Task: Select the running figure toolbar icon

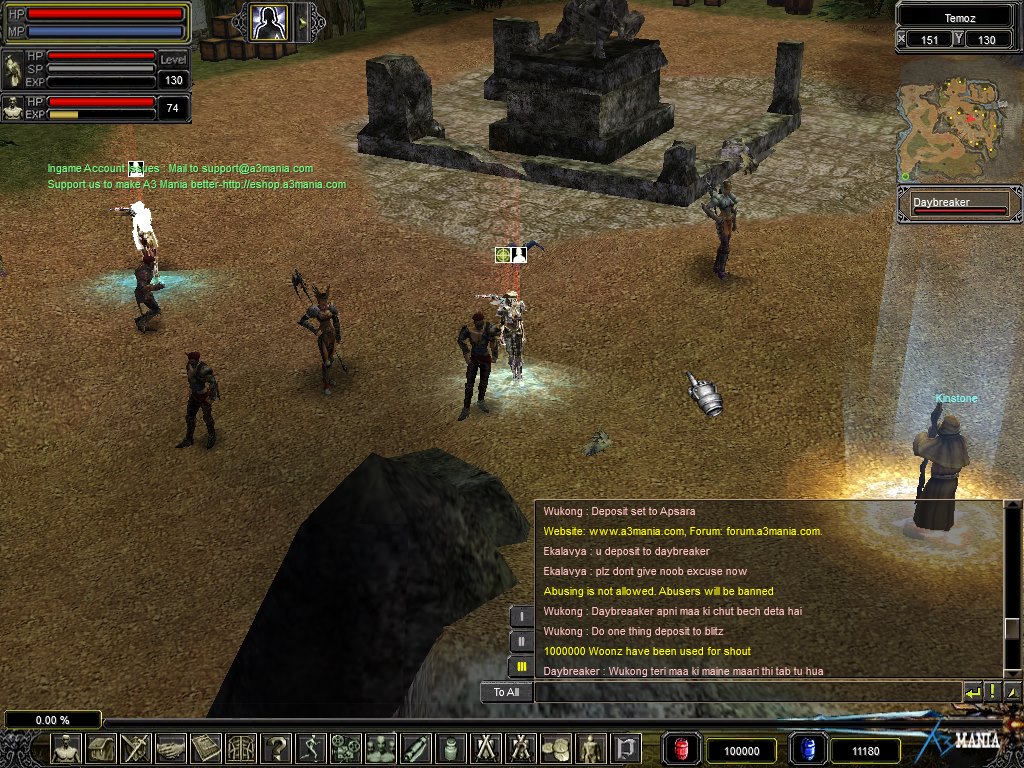Action: (x=311, y=748)
